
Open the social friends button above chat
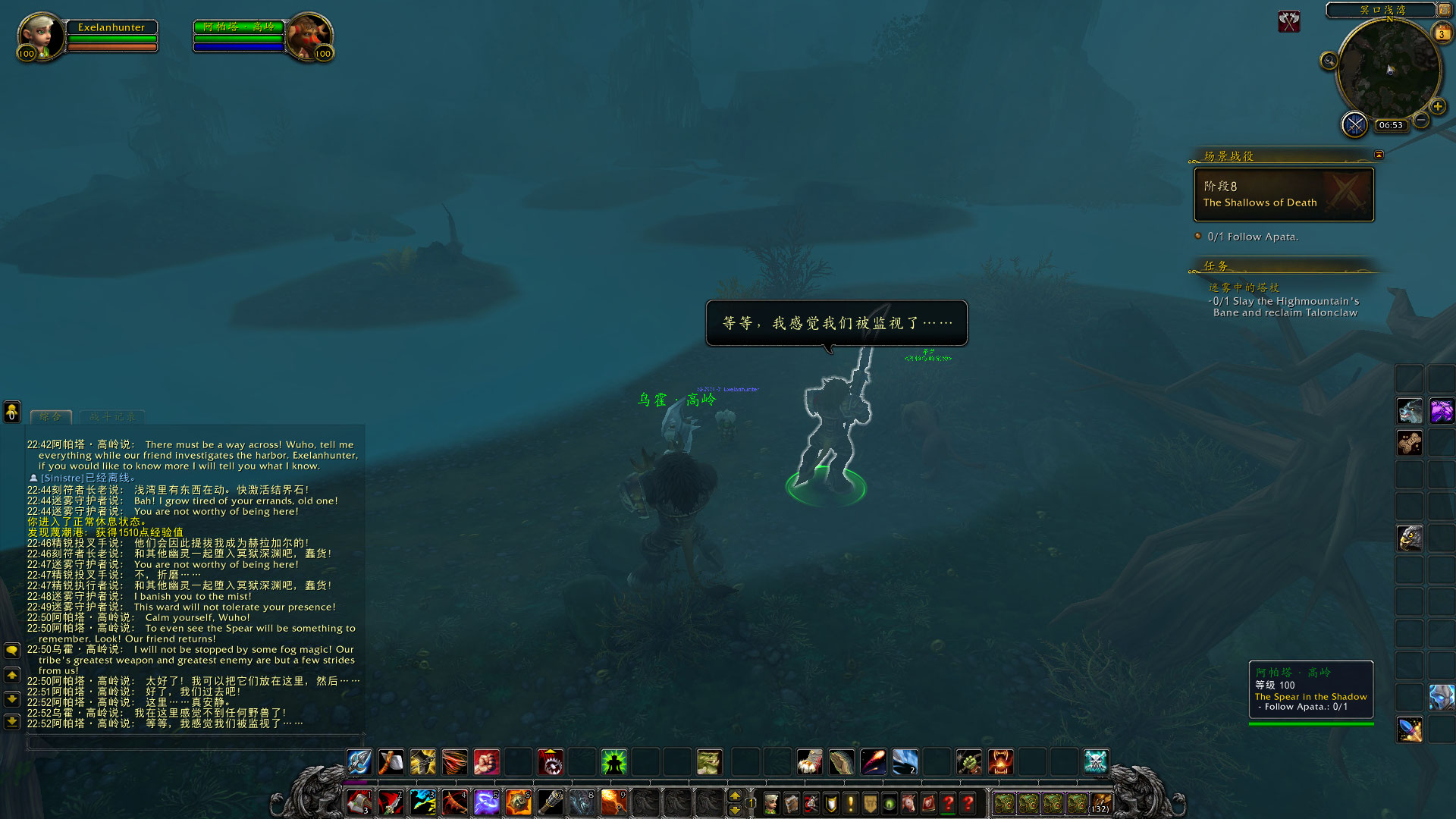point(12,411)
